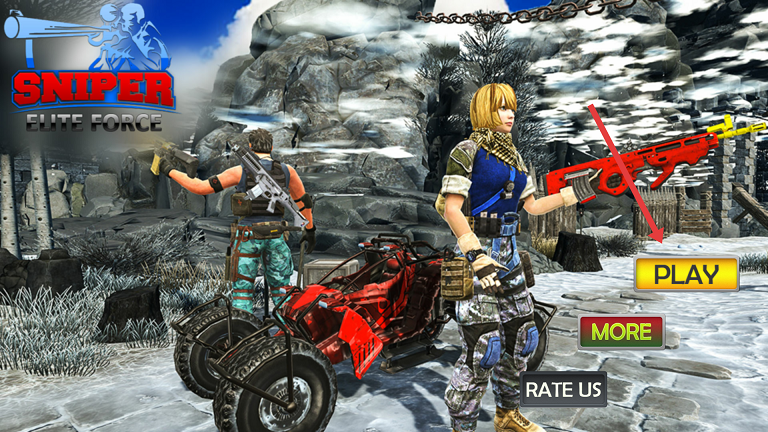
Task: Start the game with the yellow PLAY button
Action: [686, 273]
